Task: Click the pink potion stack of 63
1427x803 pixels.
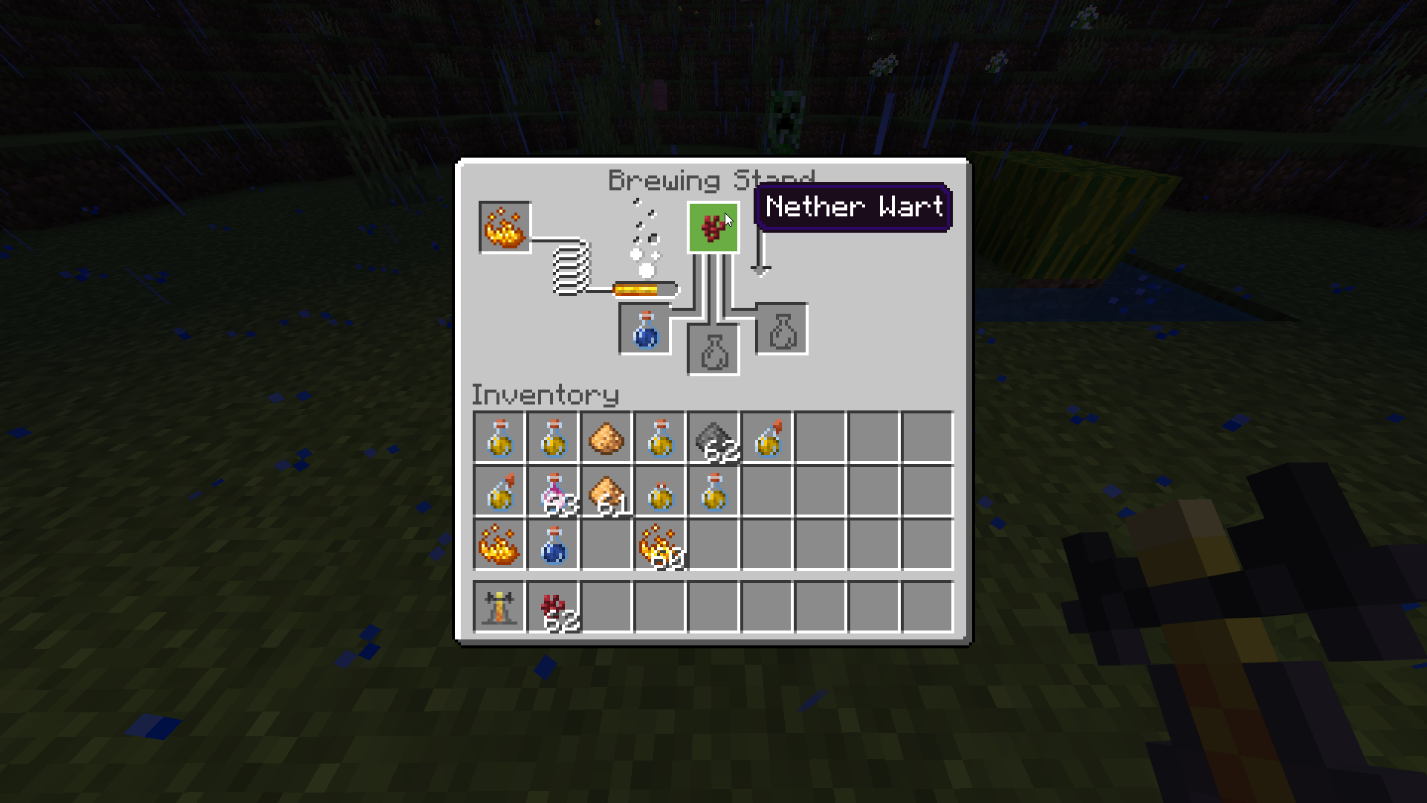Action: 553,491
